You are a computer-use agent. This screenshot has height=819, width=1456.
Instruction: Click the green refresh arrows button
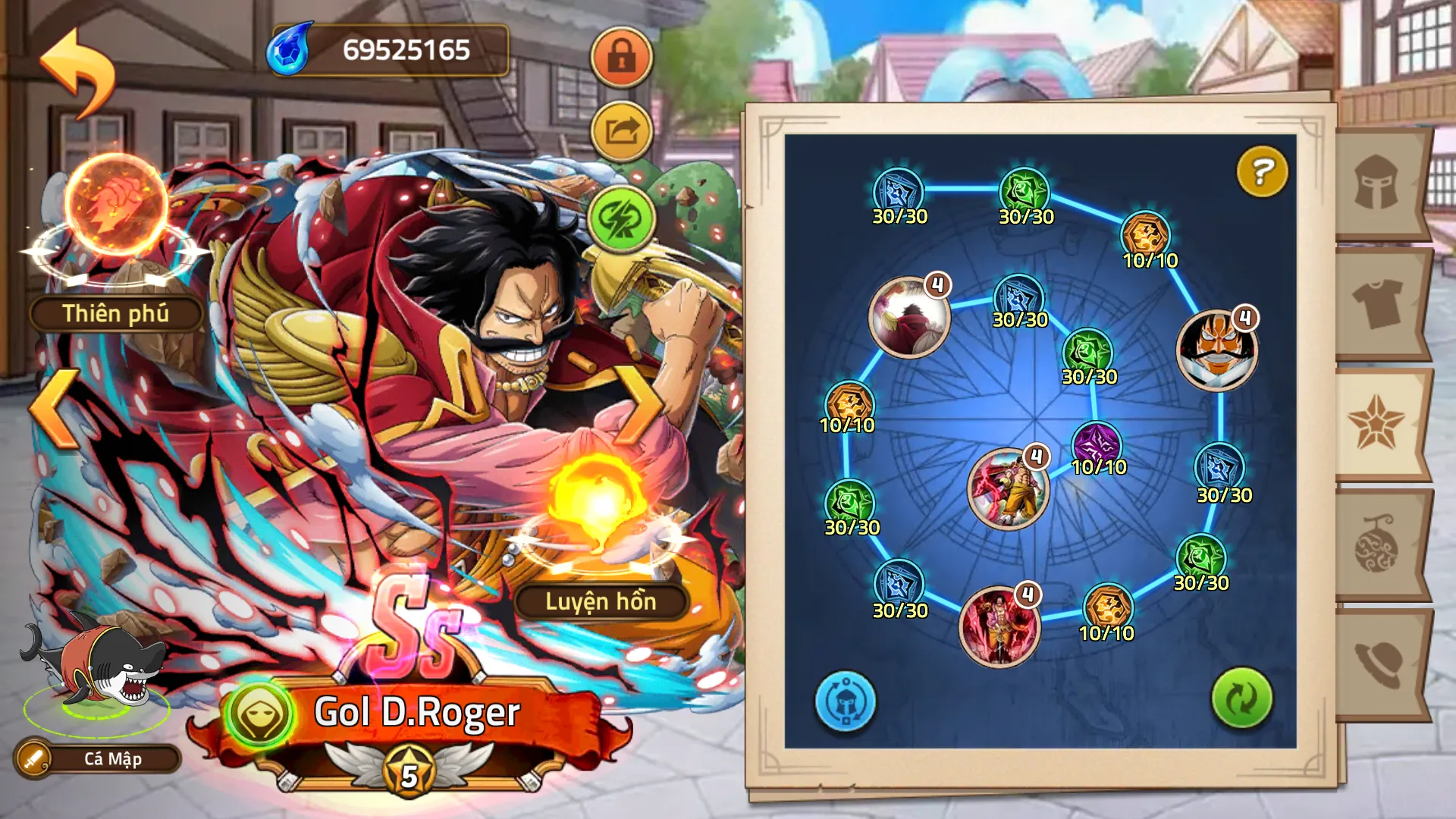(x=1241, y=698)
